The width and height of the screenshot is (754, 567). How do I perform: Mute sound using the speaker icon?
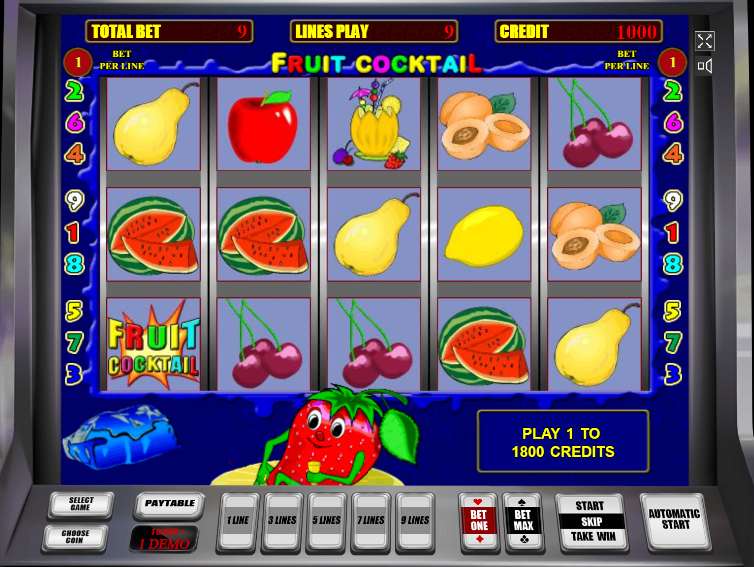tap(705, 66)
